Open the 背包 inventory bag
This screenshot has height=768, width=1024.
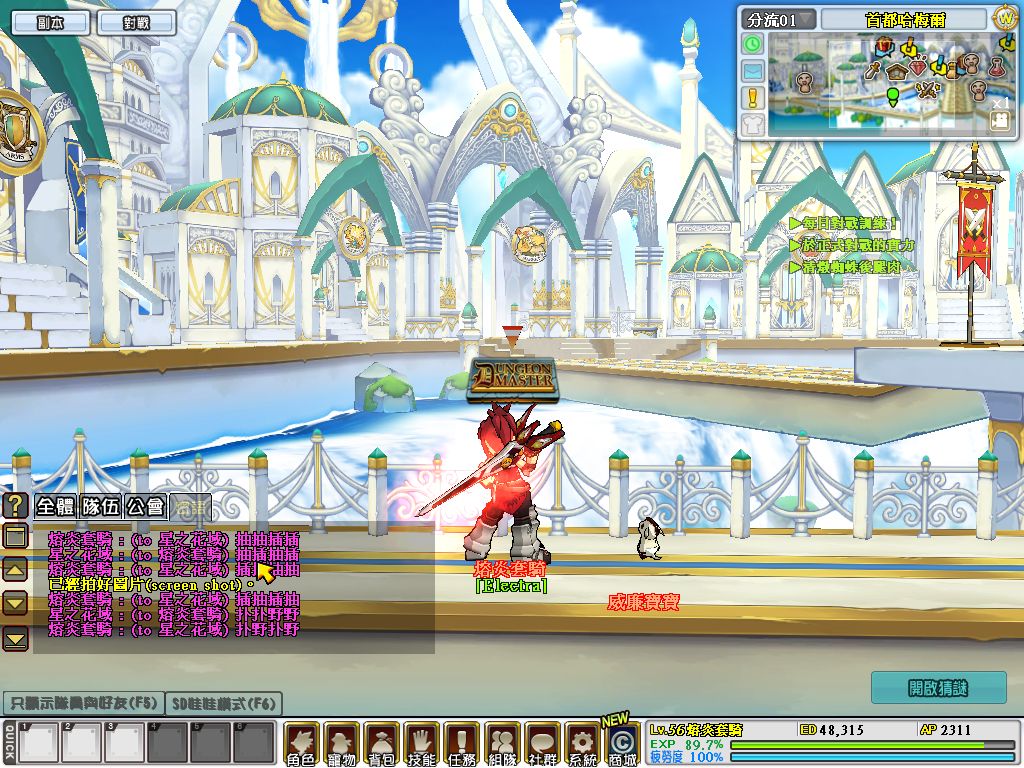[x=381, y=744]
